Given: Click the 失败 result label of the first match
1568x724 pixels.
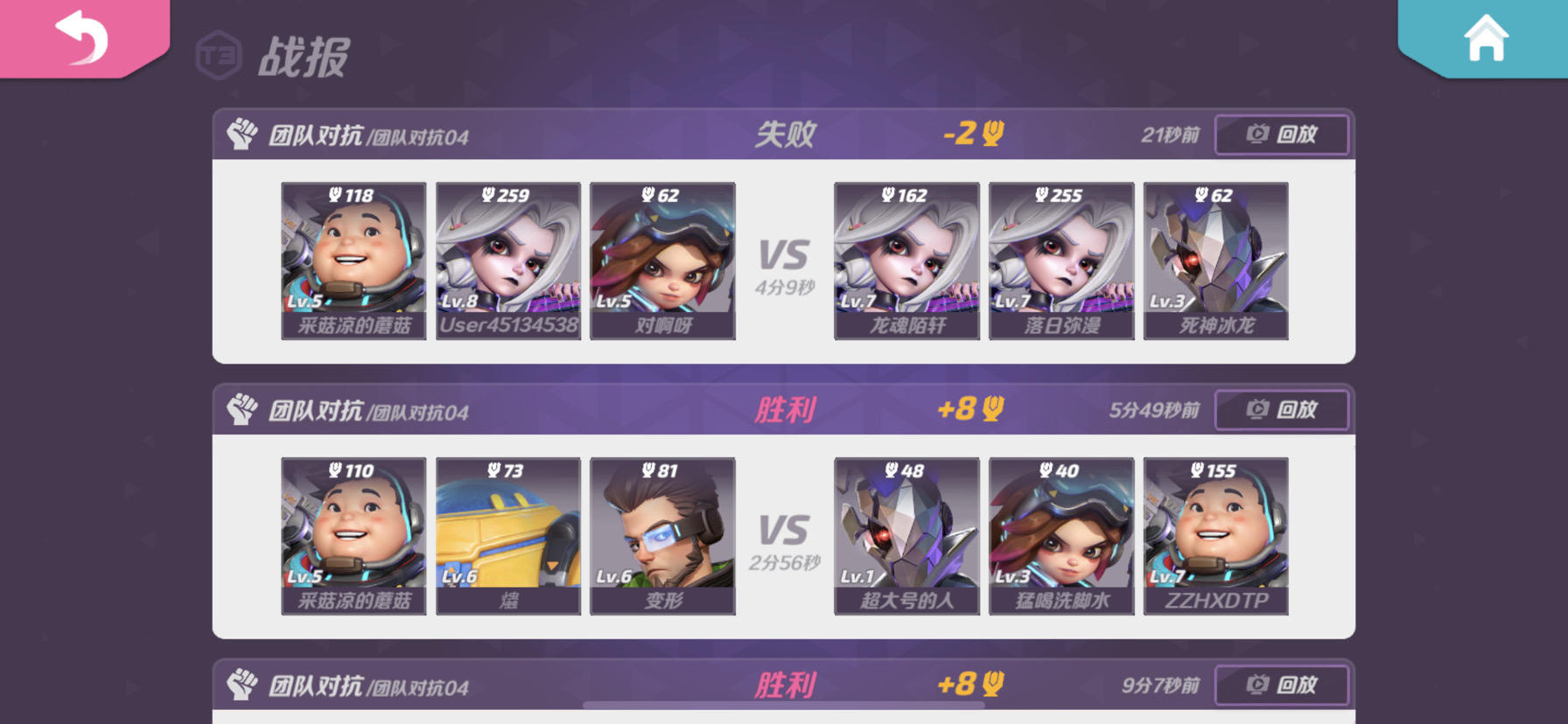Looking at the screenshot, I should tap(786, 134).
